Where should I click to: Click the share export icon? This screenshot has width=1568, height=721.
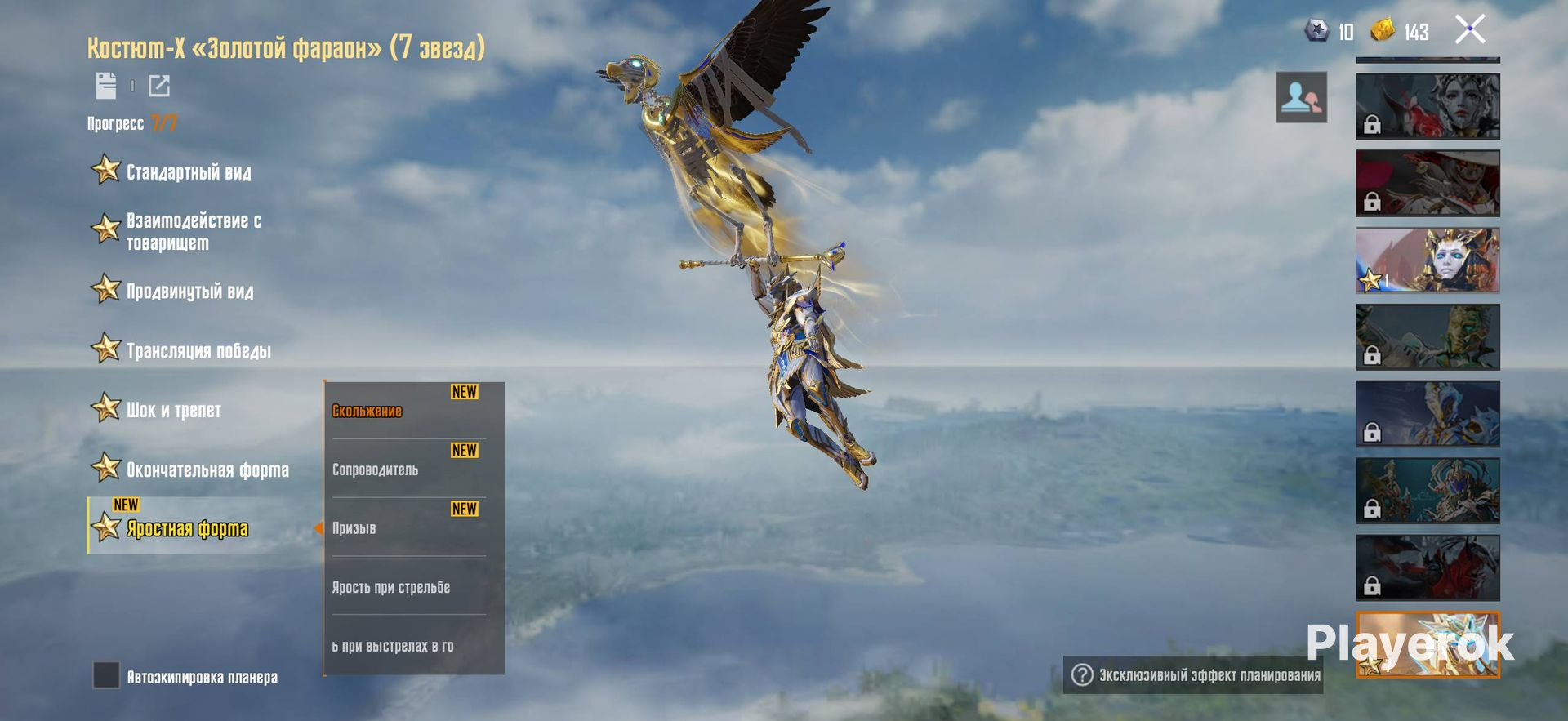[159, 85]
